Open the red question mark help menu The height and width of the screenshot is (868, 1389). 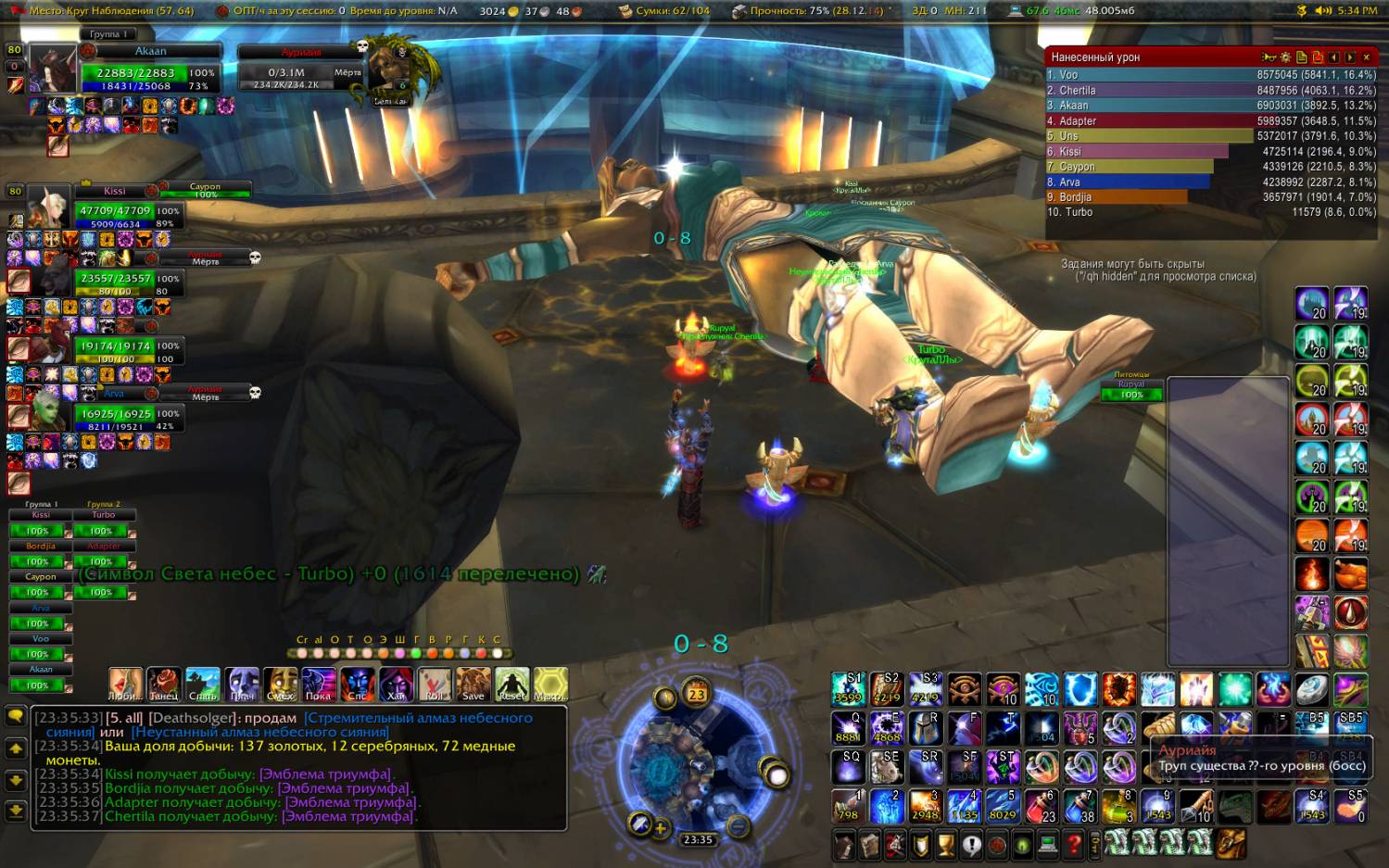[x=1073, y=844]
